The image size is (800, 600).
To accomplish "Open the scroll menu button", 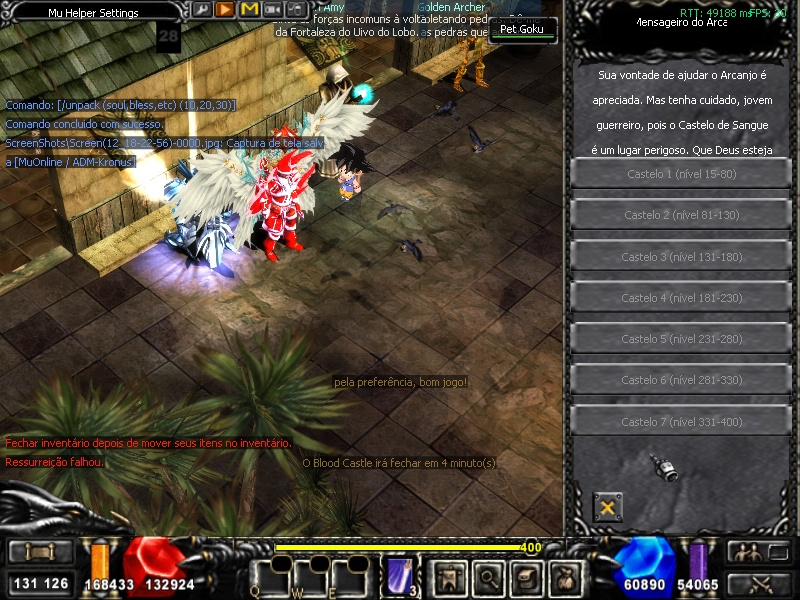I will [35, 552].
